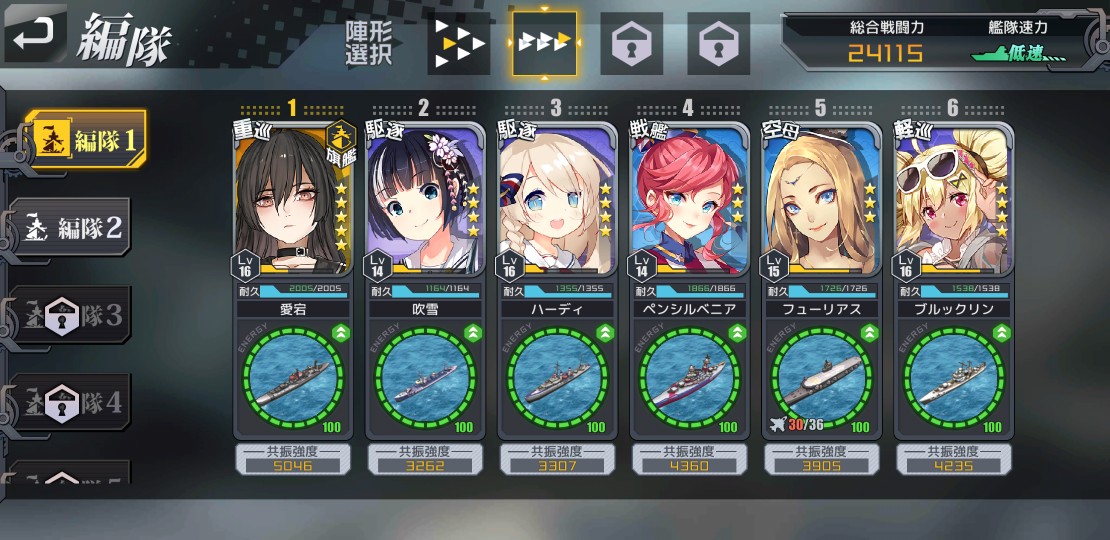
Task: Choose destroyer 吹雪 character card
Action: 424,200
